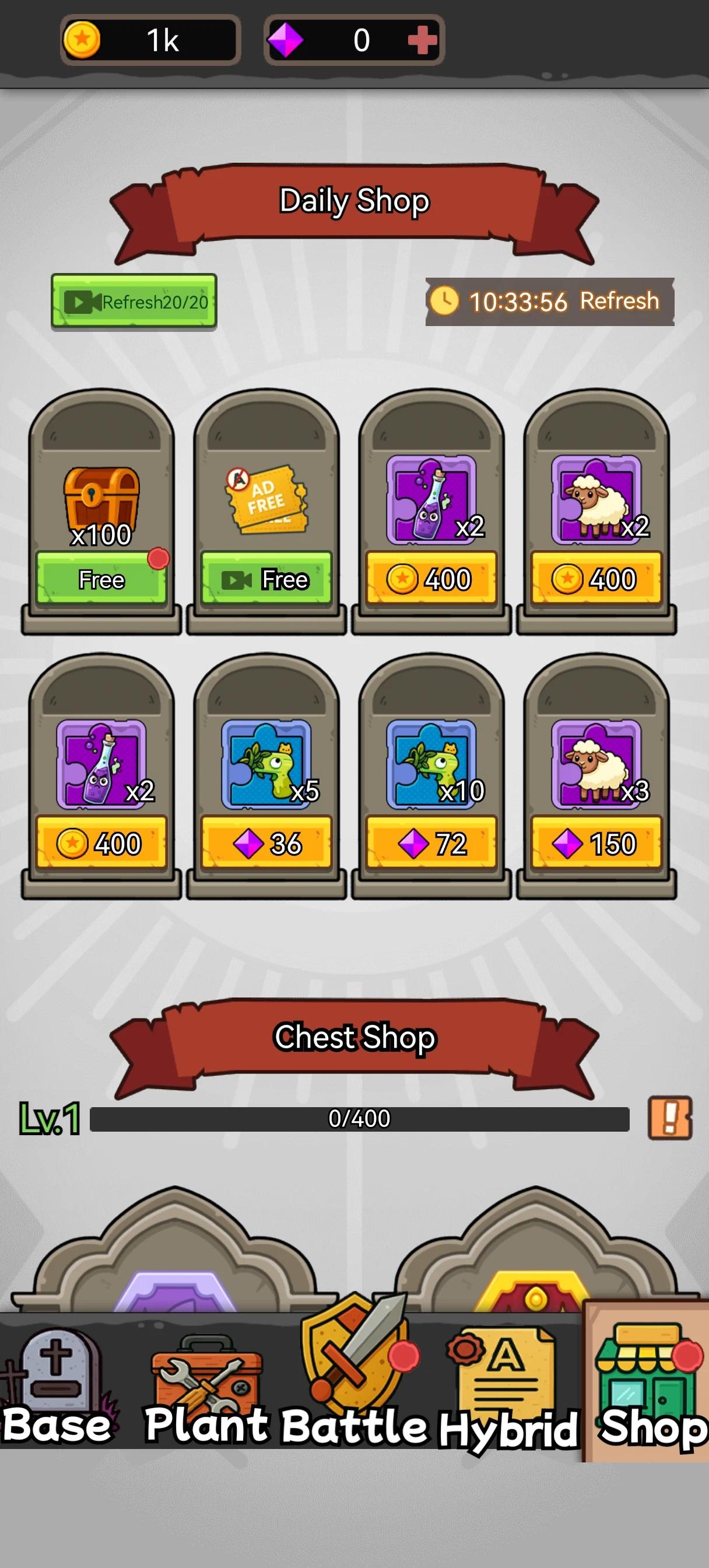
Task: Buy the x5 green dinosaur puzzle for 36 gems
Action: (266, 843)
